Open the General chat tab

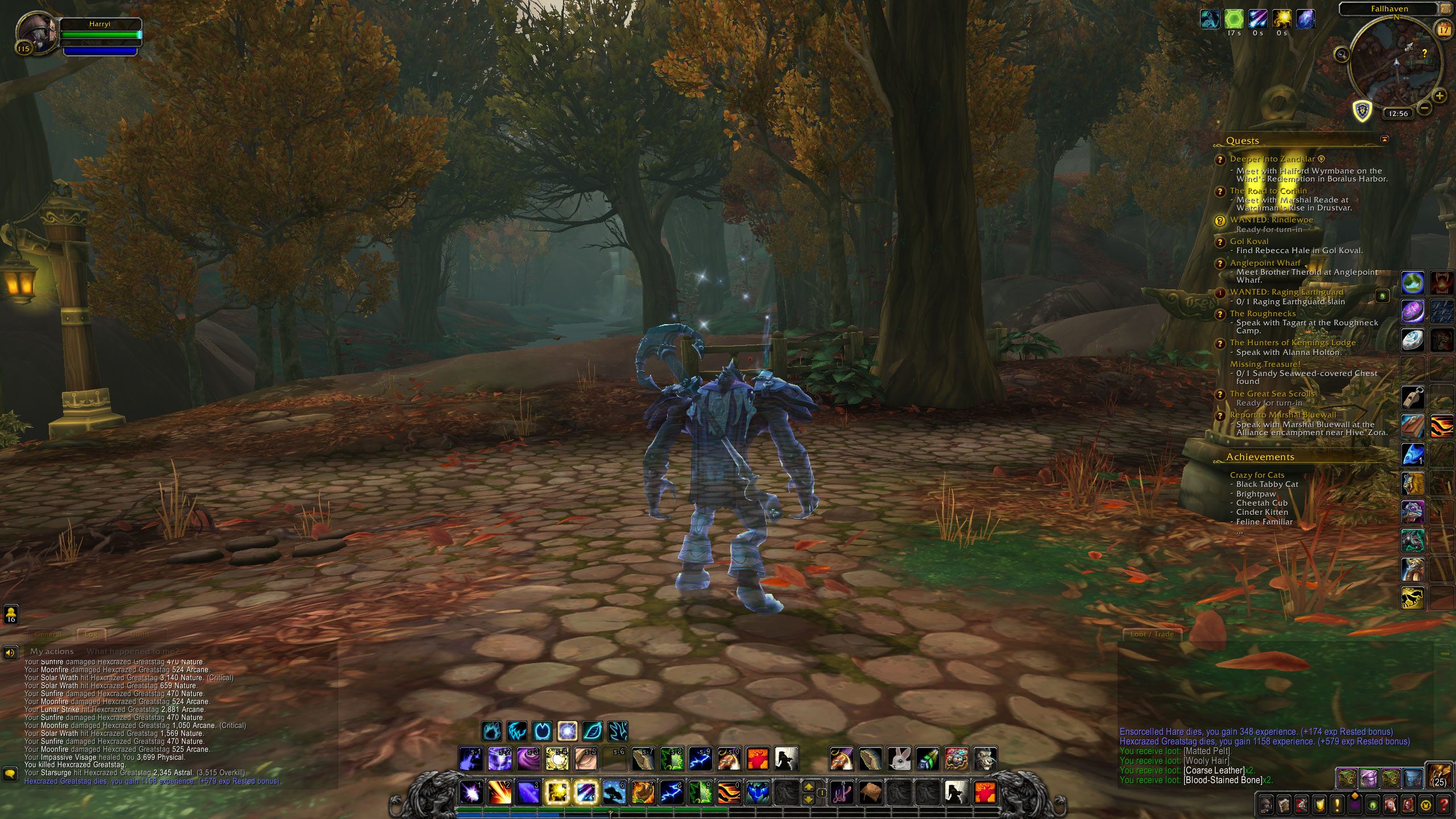[x=48, y=634]
